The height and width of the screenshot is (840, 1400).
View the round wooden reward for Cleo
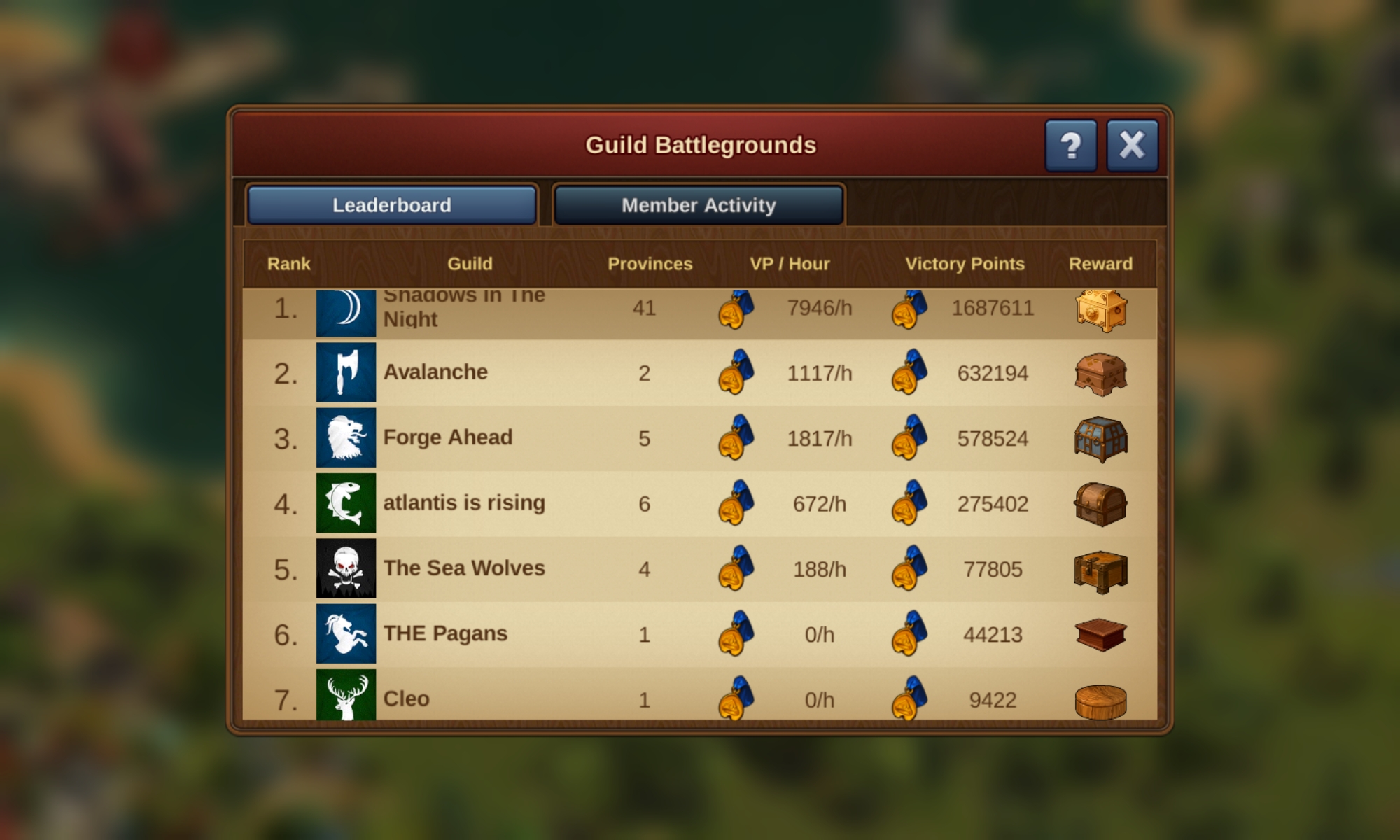pyautogui.click(x=1100, y=701)
